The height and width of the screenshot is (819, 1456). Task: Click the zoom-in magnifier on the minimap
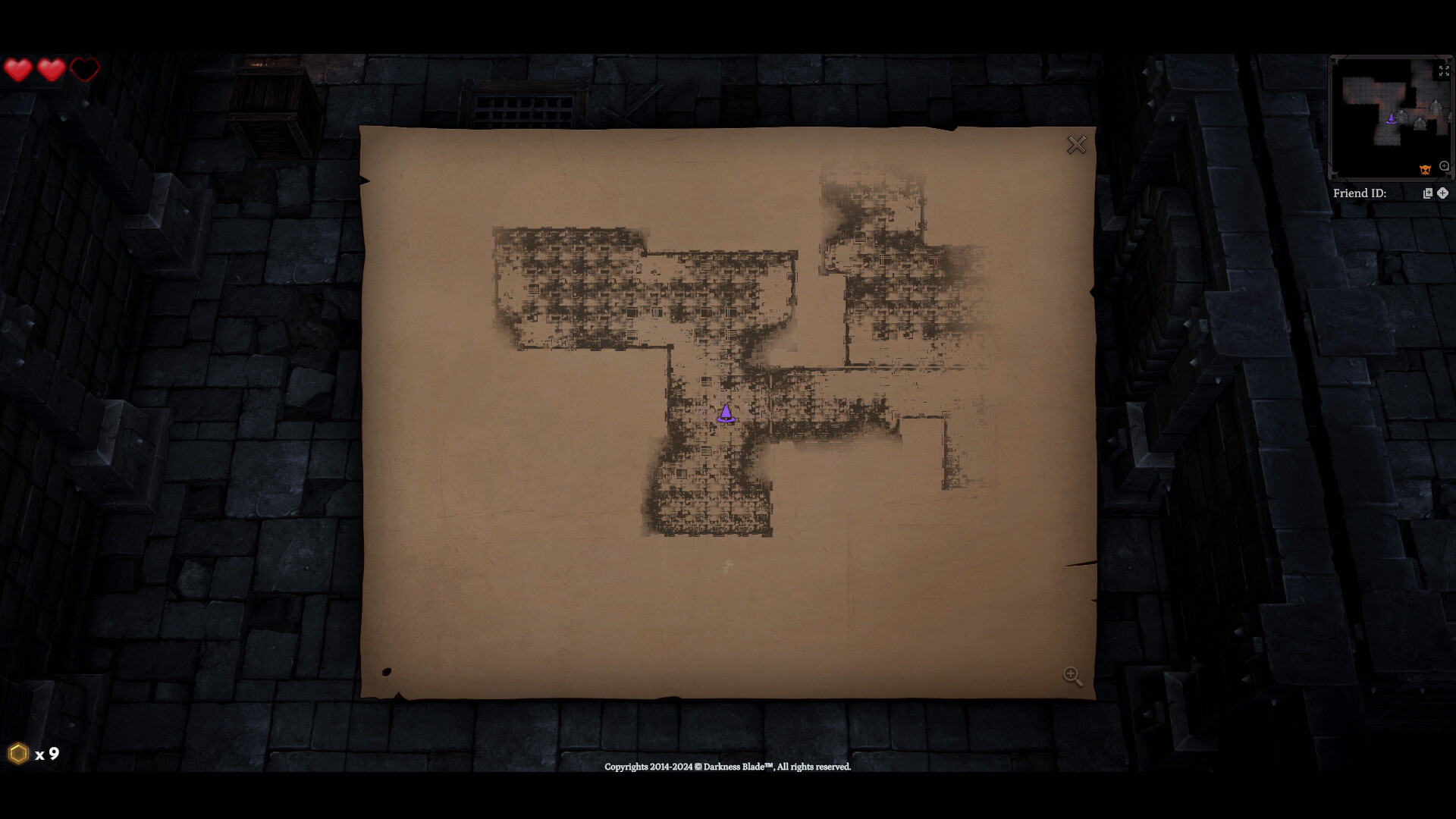[x=1444, y=166]
